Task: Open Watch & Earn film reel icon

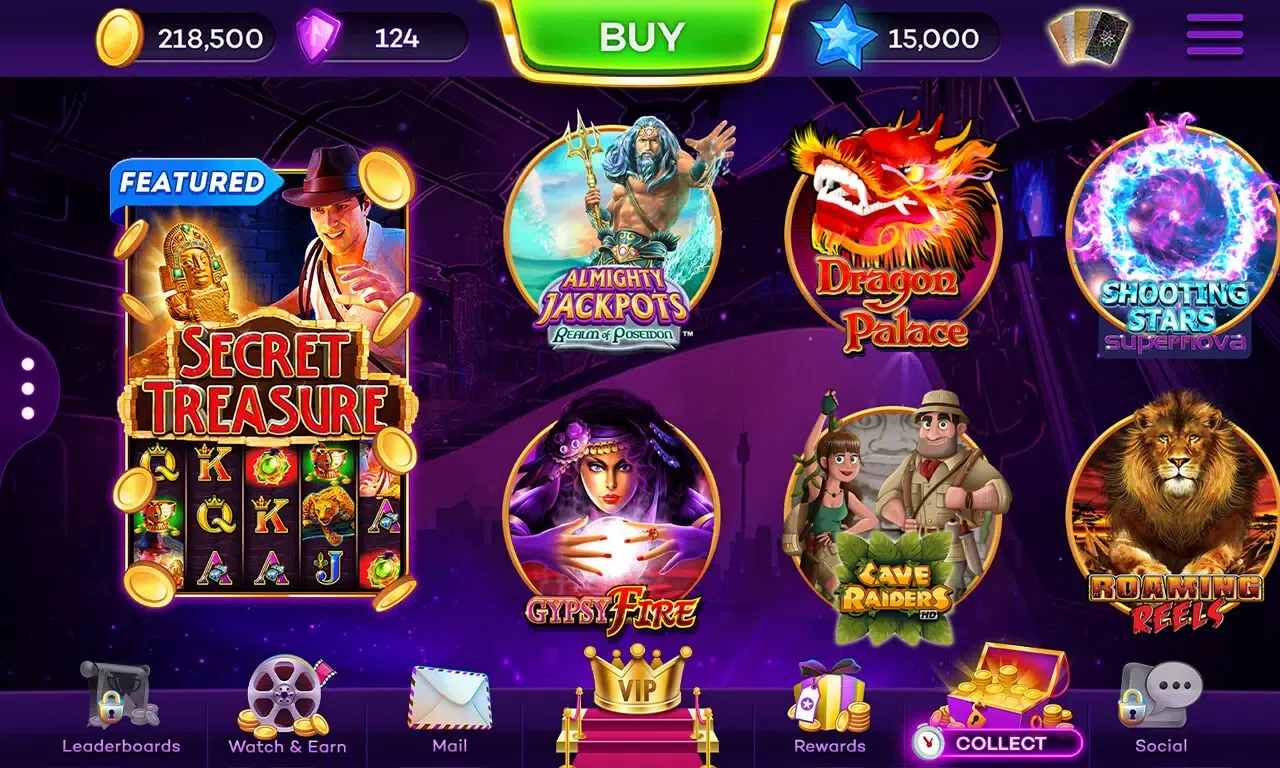Action: tap(286, 700)
